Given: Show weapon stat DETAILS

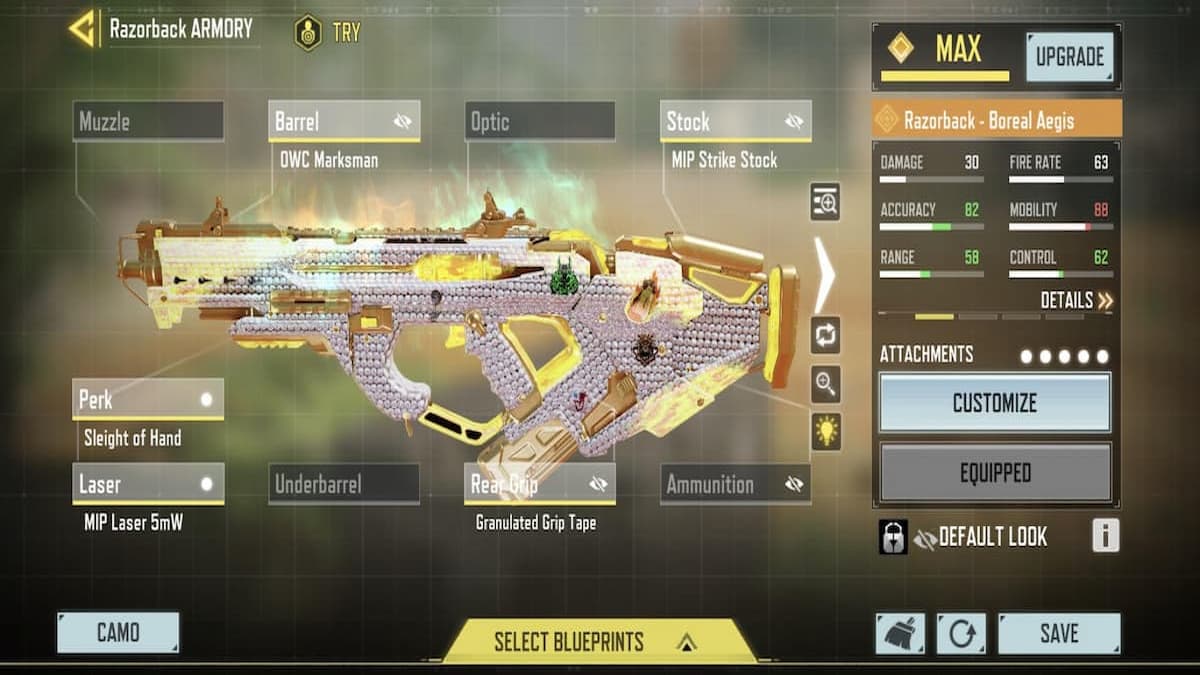Looking at the screenshot, I should coord(1076,301).
